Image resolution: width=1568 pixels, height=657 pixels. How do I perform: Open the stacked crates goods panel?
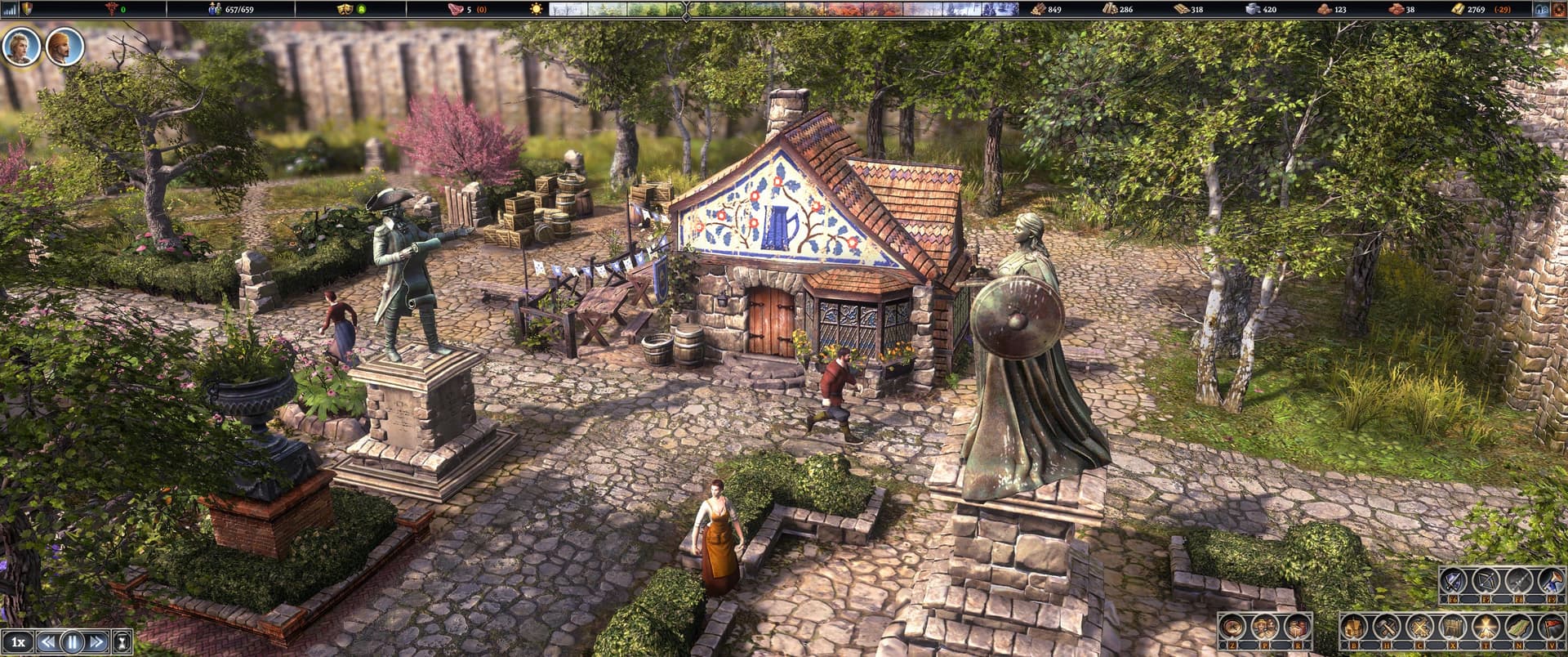(x=1297, y=628)
